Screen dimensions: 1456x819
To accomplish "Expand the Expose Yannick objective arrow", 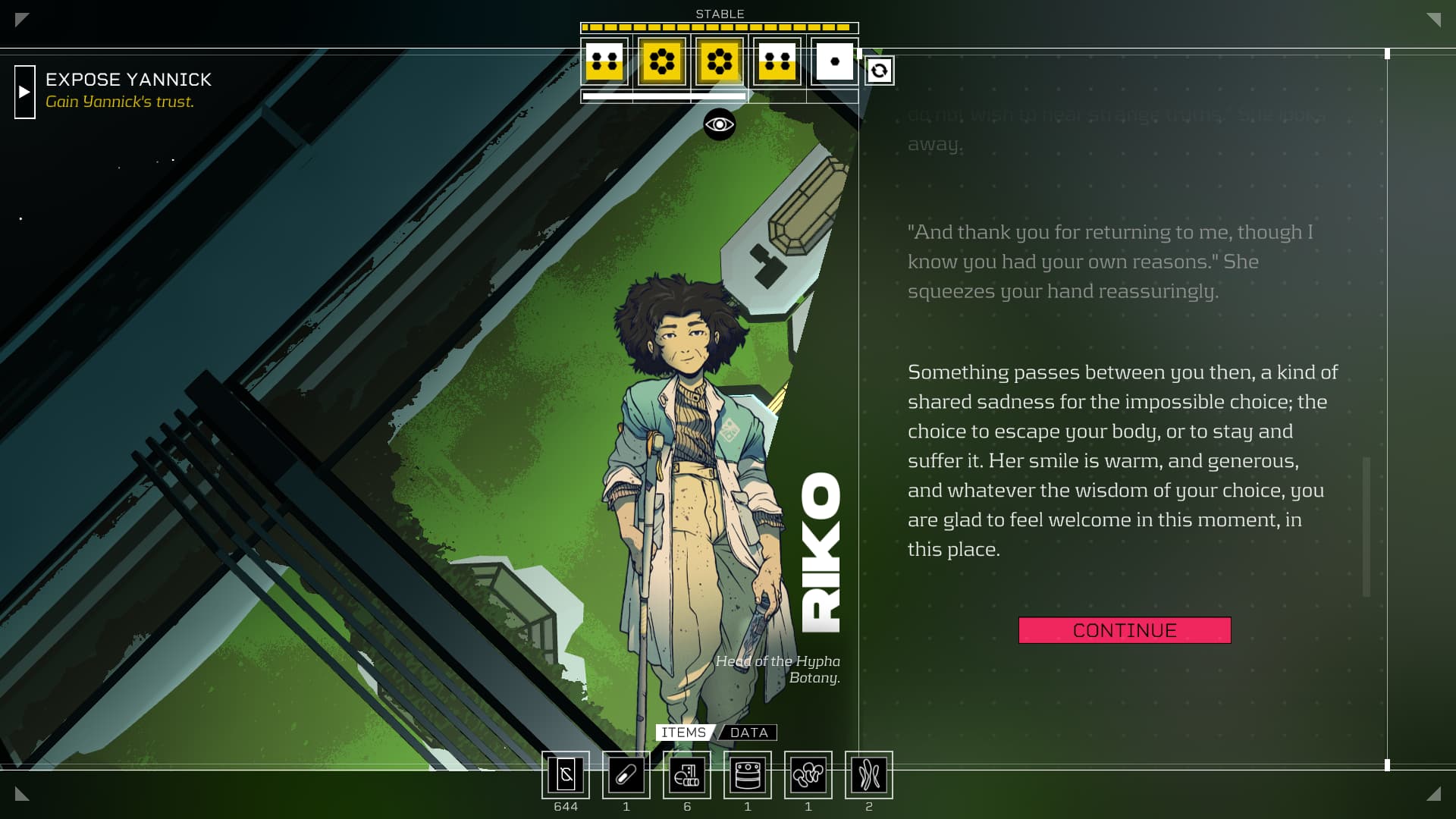I will click(x=25, y=92).
